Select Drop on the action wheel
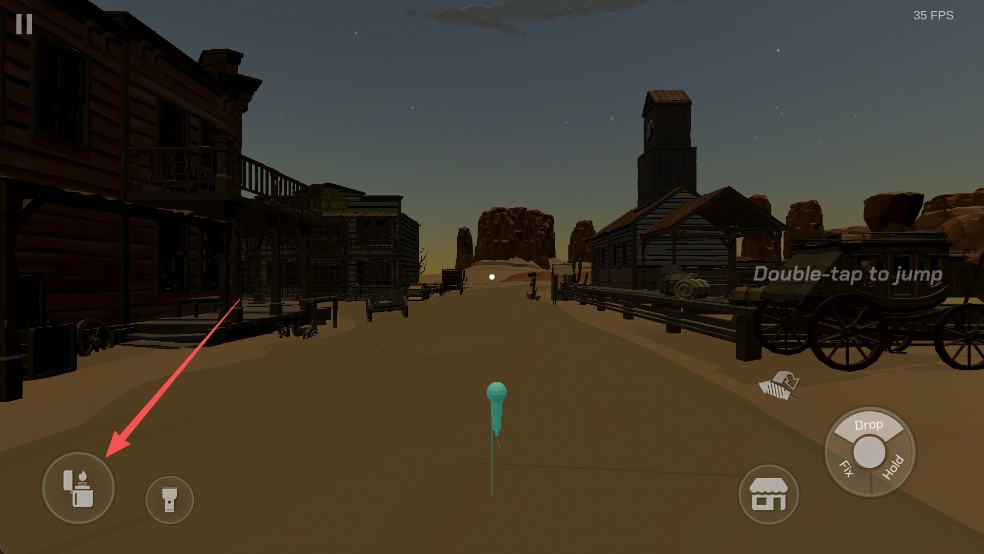The width and height of the screenshot is (984, 554). click(x=869, y=424)
